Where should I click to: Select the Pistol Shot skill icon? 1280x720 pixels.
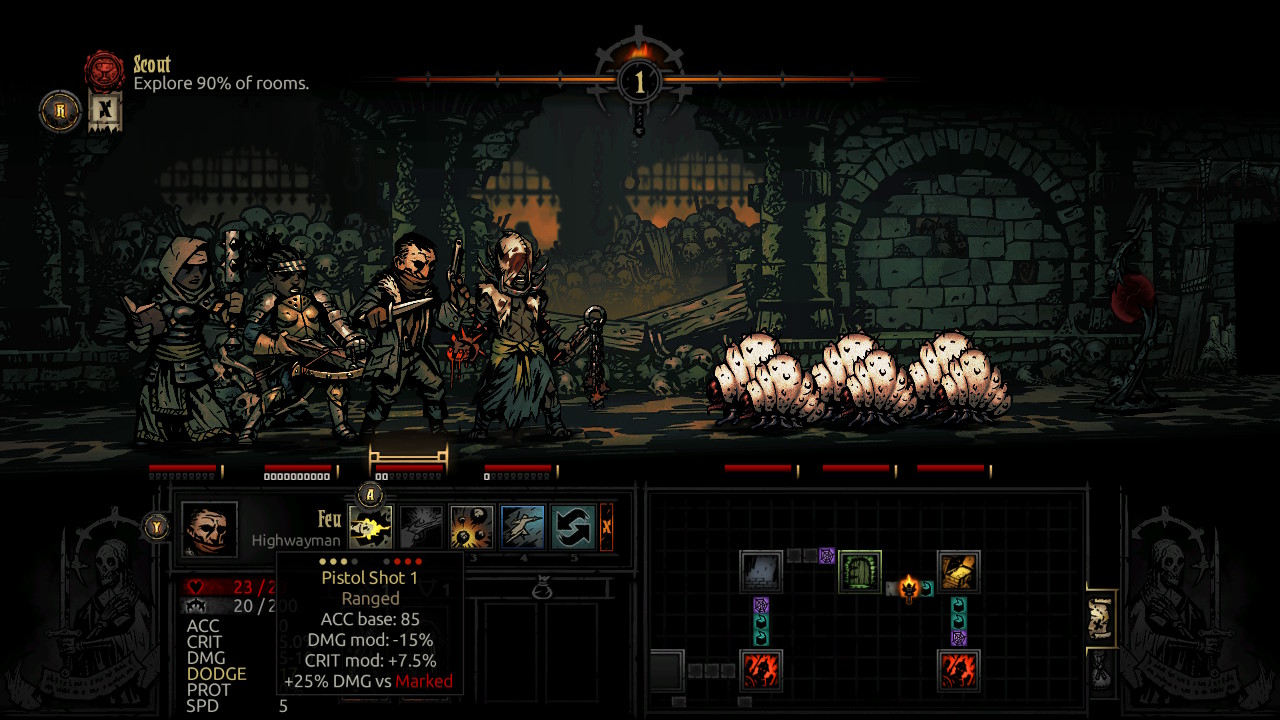[x=371, y=525]
